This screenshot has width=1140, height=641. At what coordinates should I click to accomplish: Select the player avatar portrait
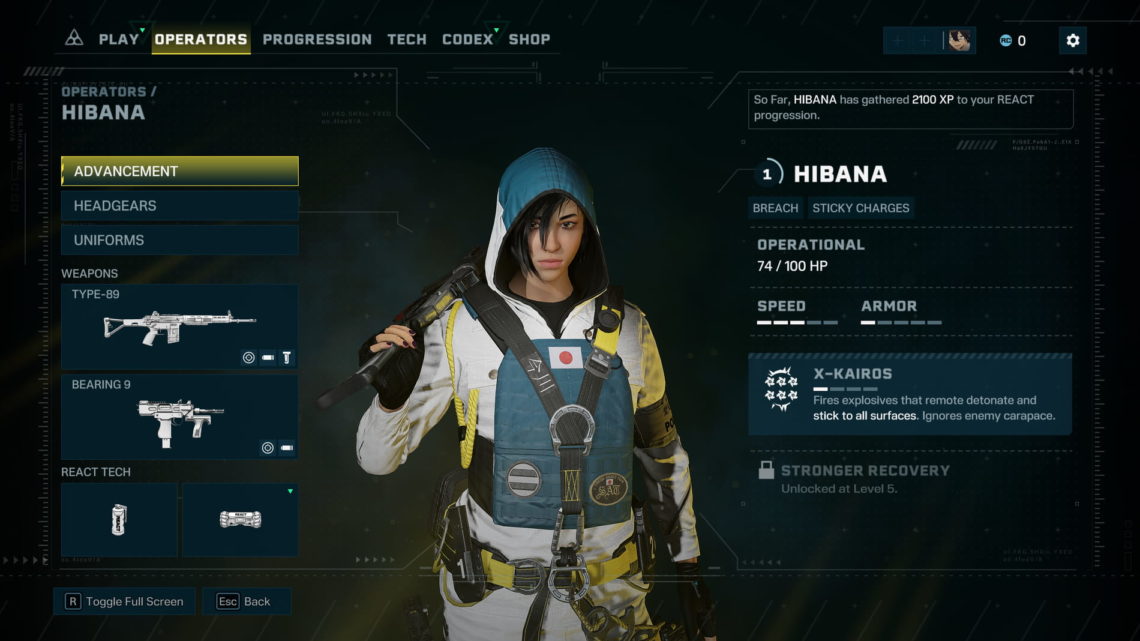(959, 40)
